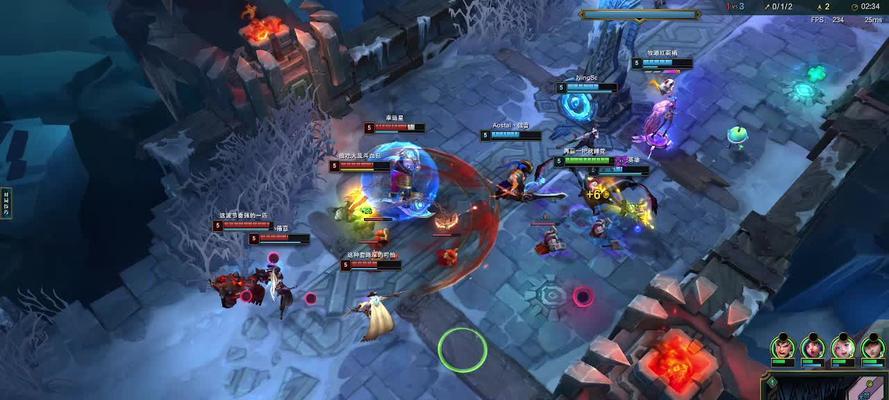Select the blonde teammate portrait
Viewport: 889px width, 400px height.
pyautogui.click(x=843, y=348)
